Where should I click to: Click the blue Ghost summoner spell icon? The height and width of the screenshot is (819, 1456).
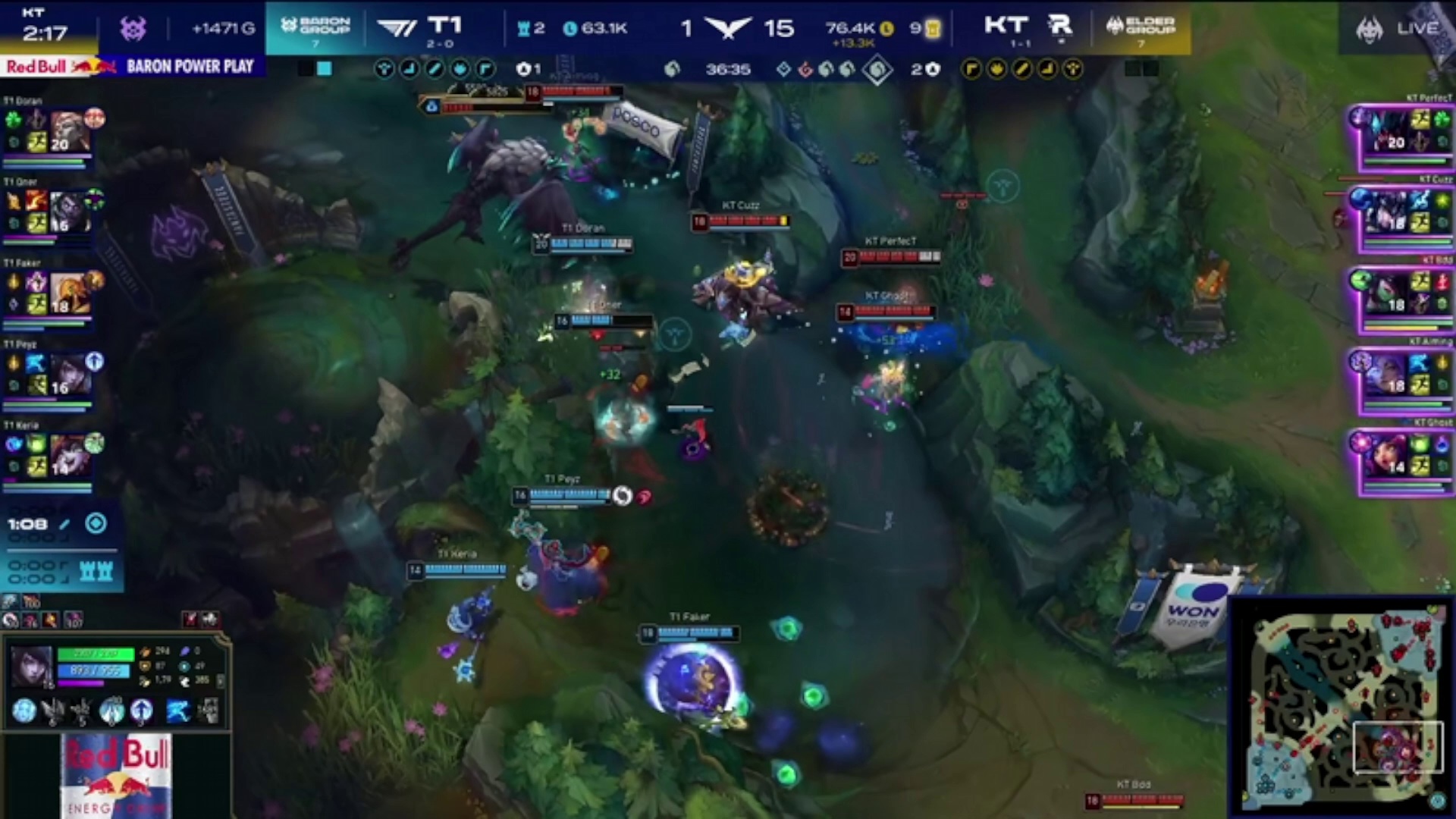pos(177,711)
